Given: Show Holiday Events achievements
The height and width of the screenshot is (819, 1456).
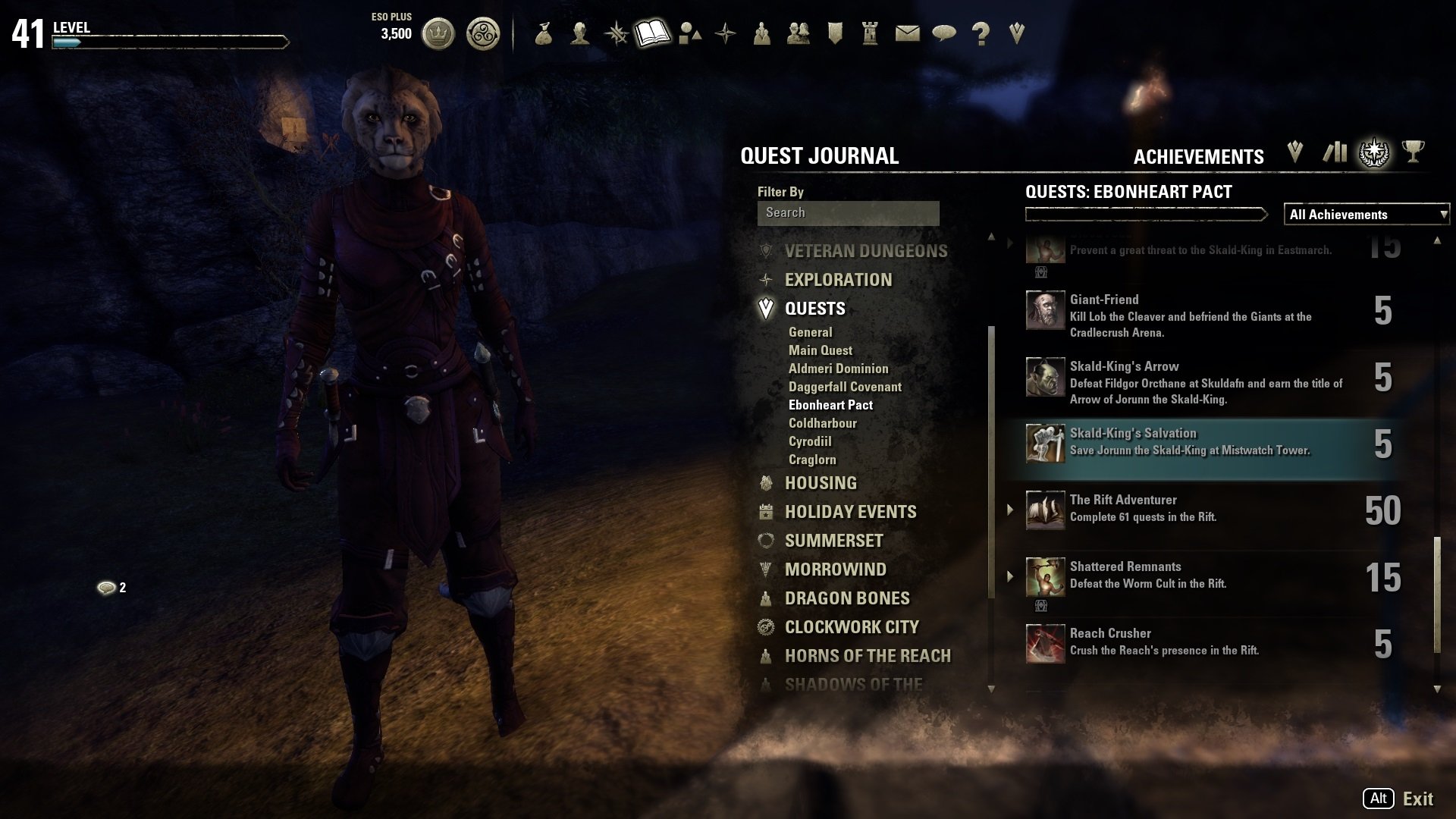Looking at the screenshot, I should coord(850,512).
